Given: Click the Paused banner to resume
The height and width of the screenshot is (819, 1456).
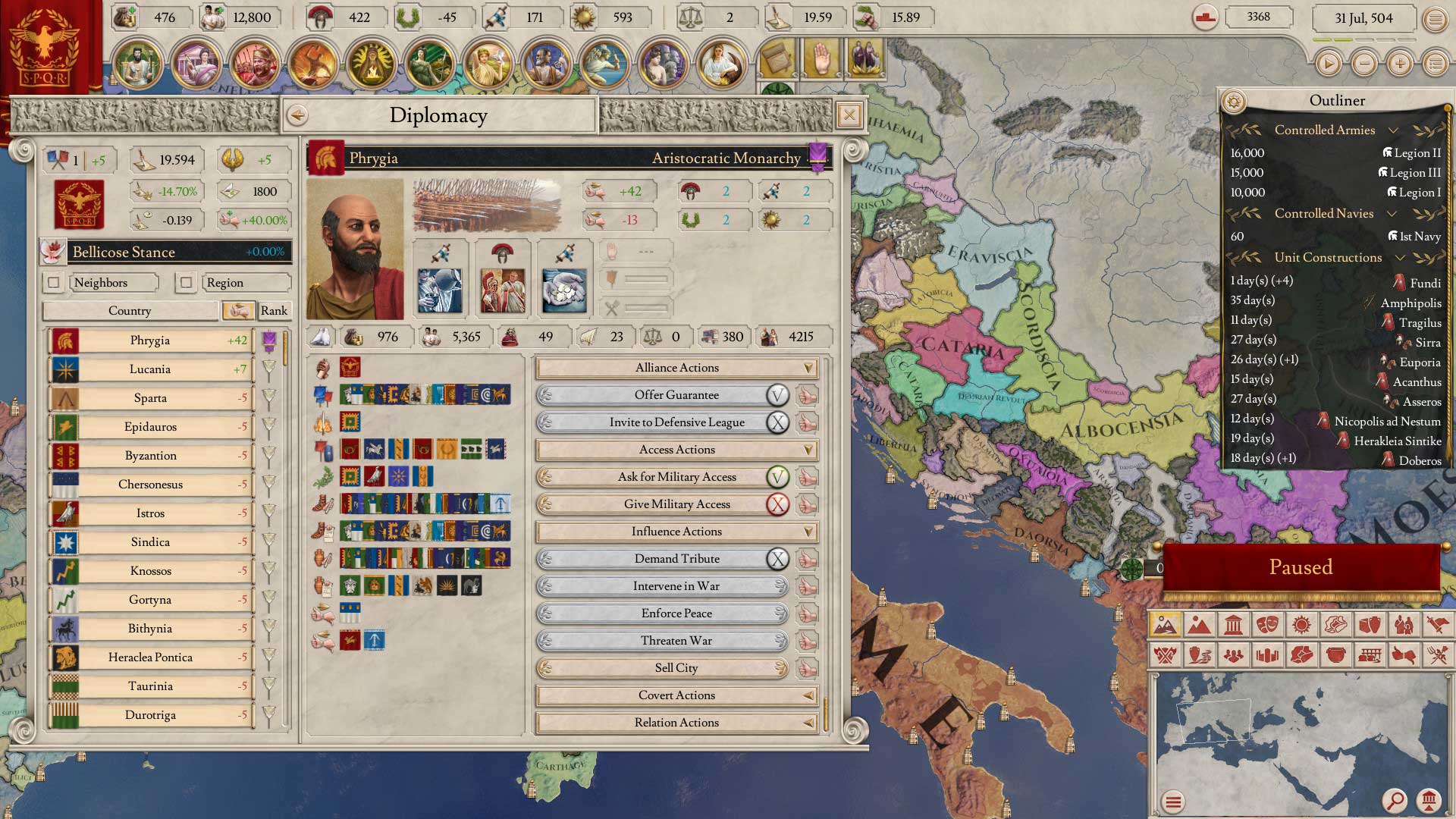Looking at the screenshot, I should click(x=1301, y=567).
